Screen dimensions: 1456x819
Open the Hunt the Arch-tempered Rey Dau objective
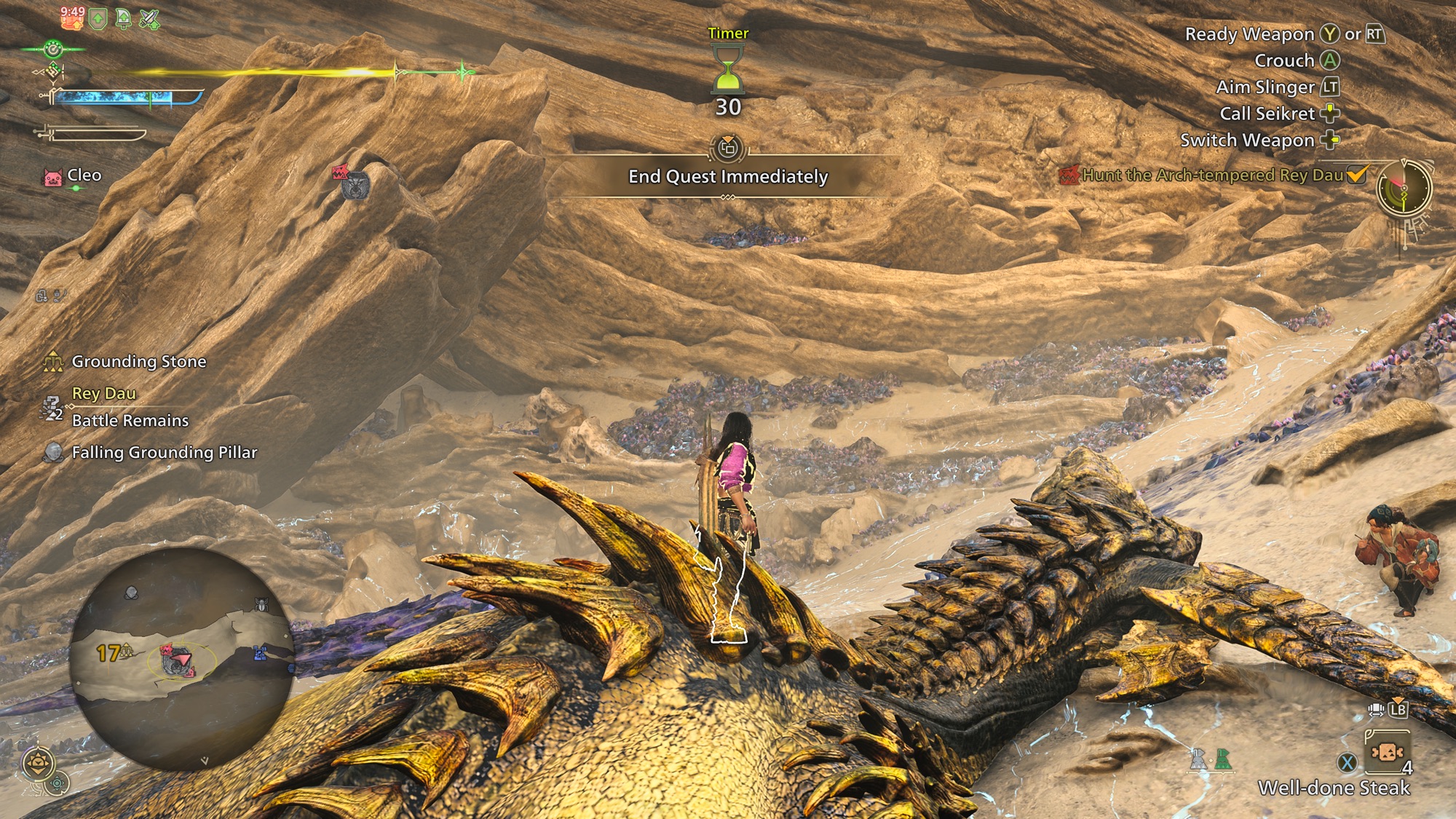tap(1212, 175)
